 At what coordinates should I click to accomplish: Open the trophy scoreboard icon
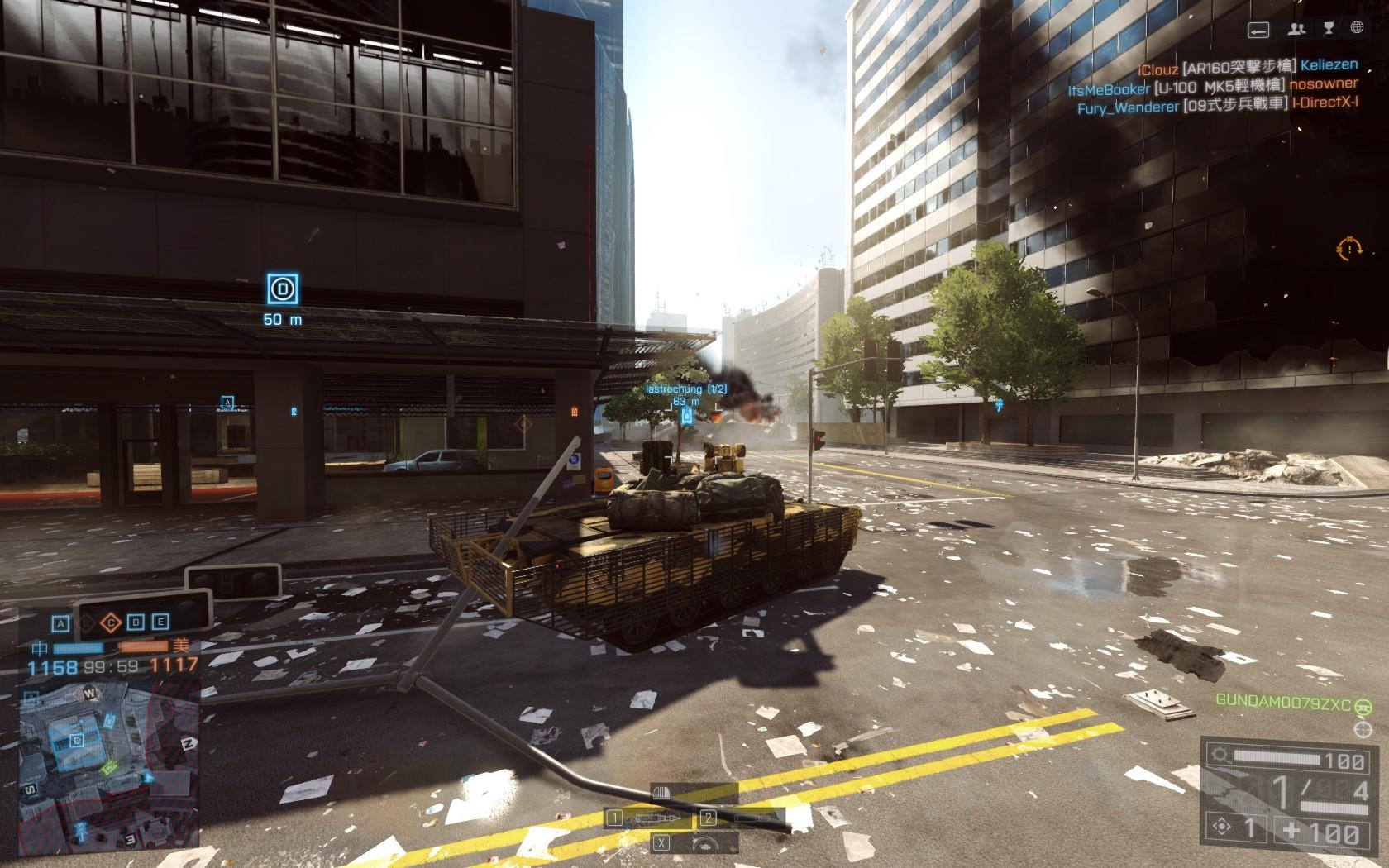1329,29
